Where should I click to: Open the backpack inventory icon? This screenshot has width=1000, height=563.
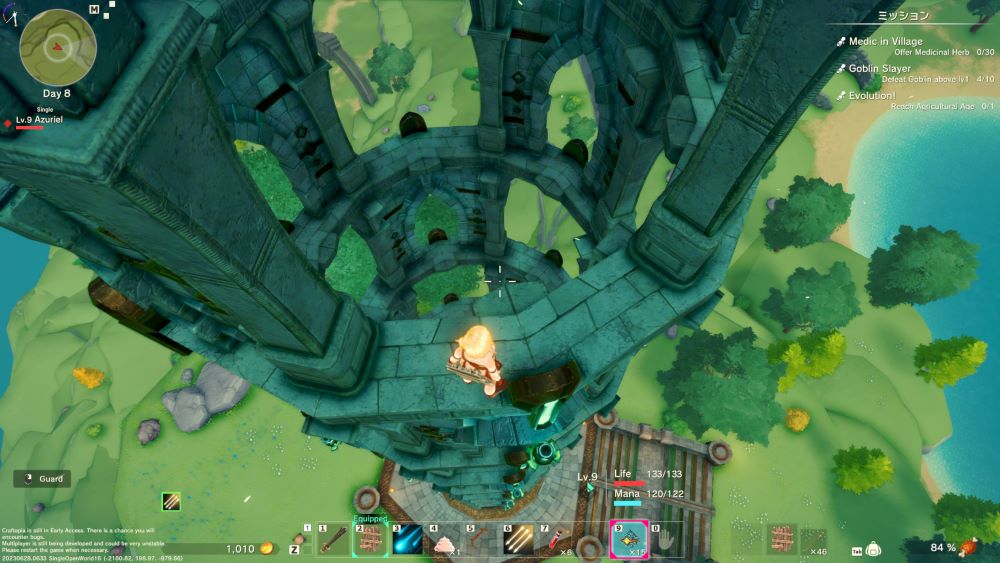click(873, 549)
